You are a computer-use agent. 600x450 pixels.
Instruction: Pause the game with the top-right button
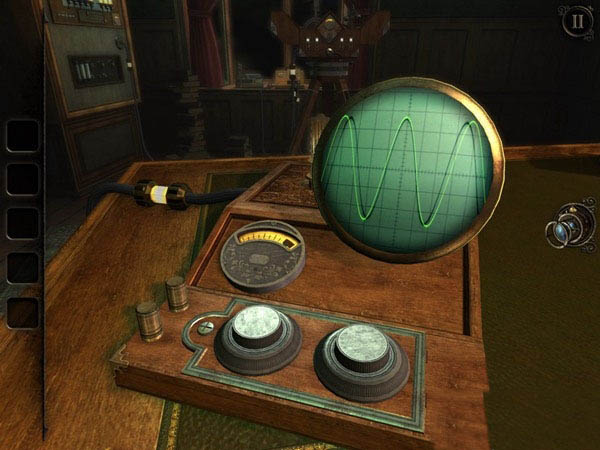[x=574, y=21]
